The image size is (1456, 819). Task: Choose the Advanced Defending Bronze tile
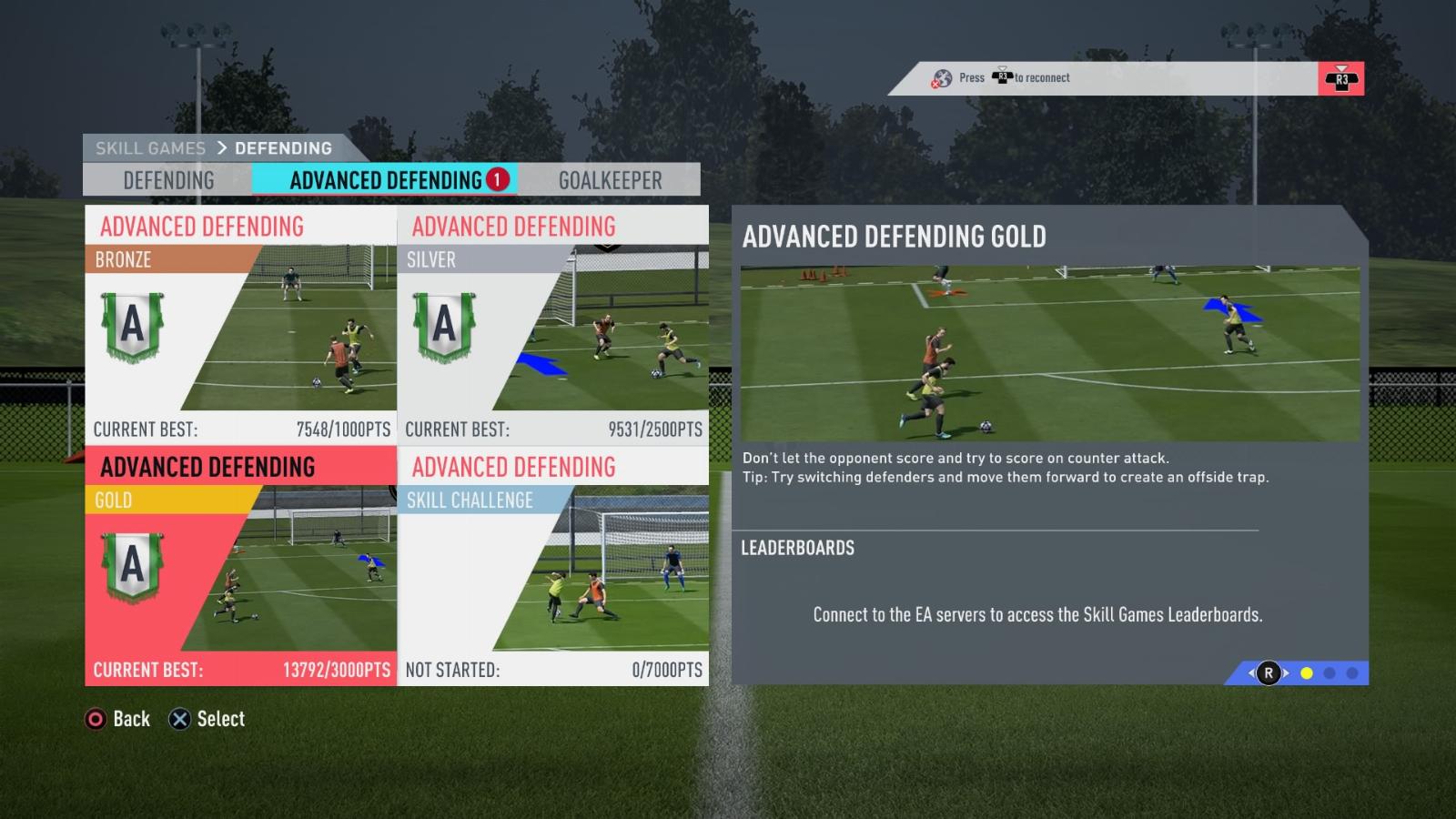click(x=241, y=324)
